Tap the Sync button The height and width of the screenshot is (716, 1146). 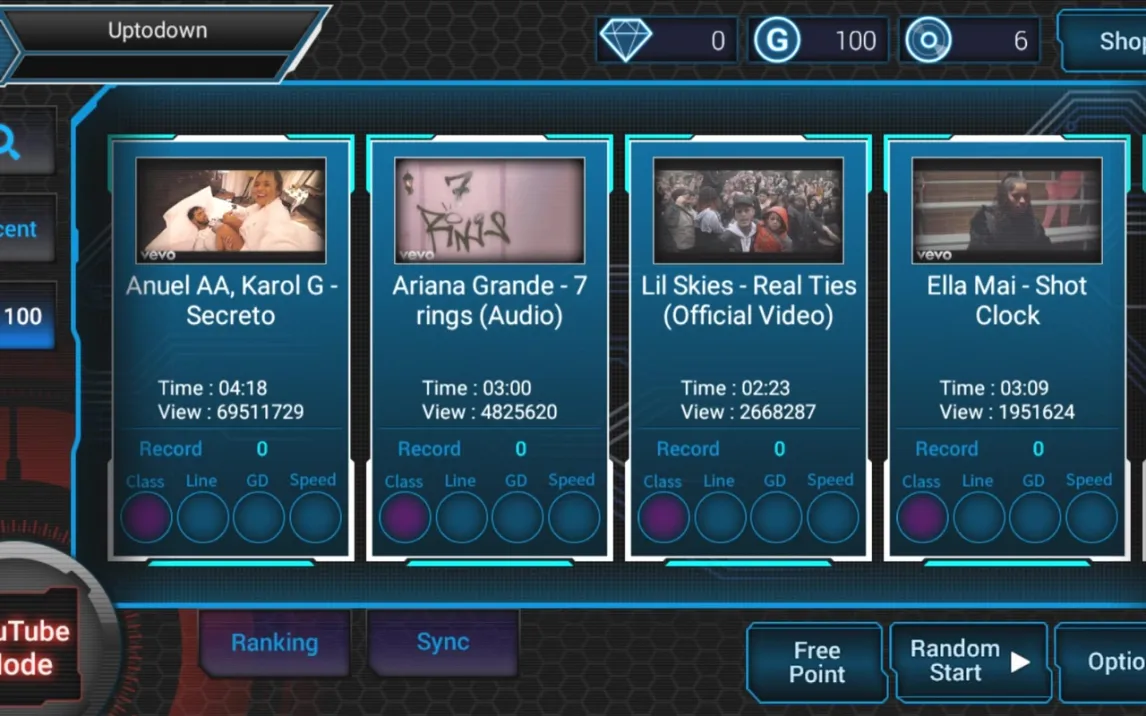pyautogui.click(x=443, y=643)
